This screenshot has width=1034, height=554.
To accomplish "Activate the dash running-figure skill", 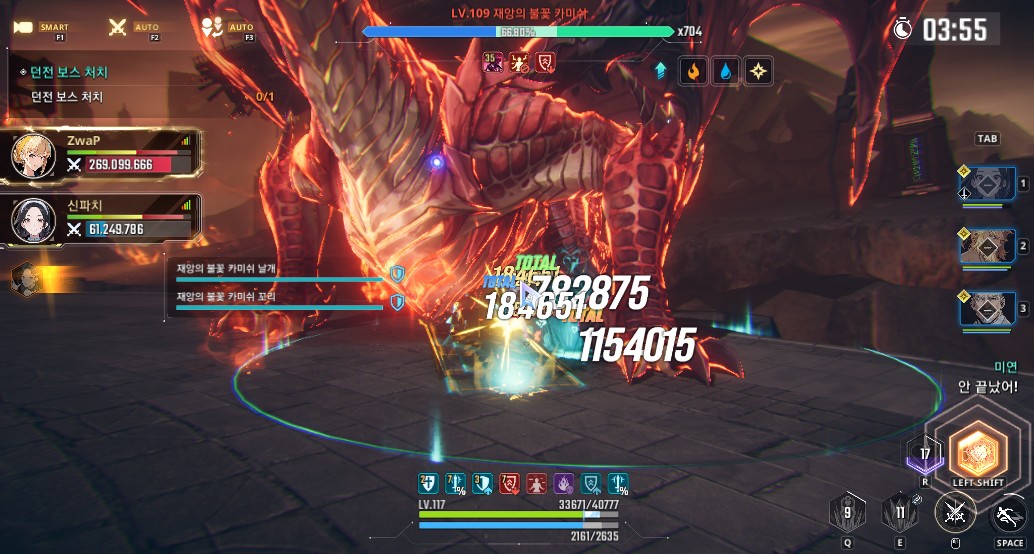I will 1007,516.
